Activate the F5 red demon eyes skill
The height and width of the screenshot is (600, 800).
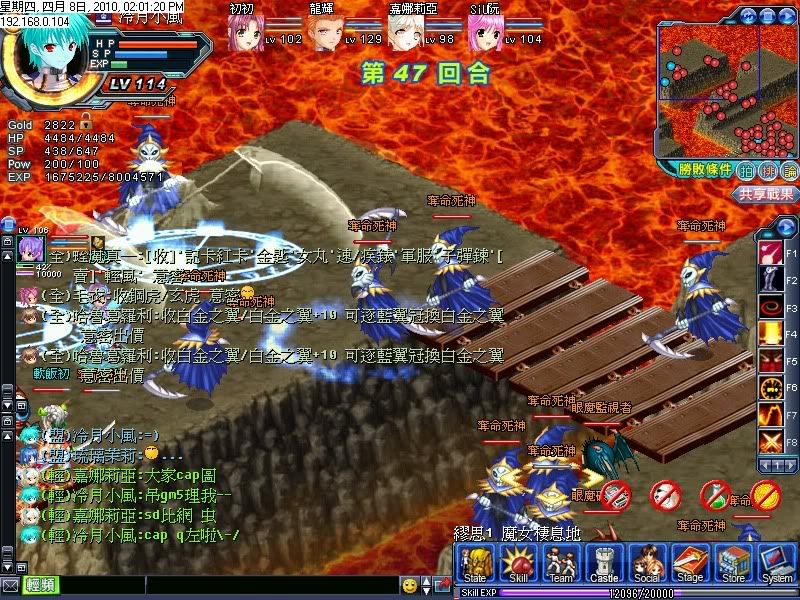tap(770, 359)
